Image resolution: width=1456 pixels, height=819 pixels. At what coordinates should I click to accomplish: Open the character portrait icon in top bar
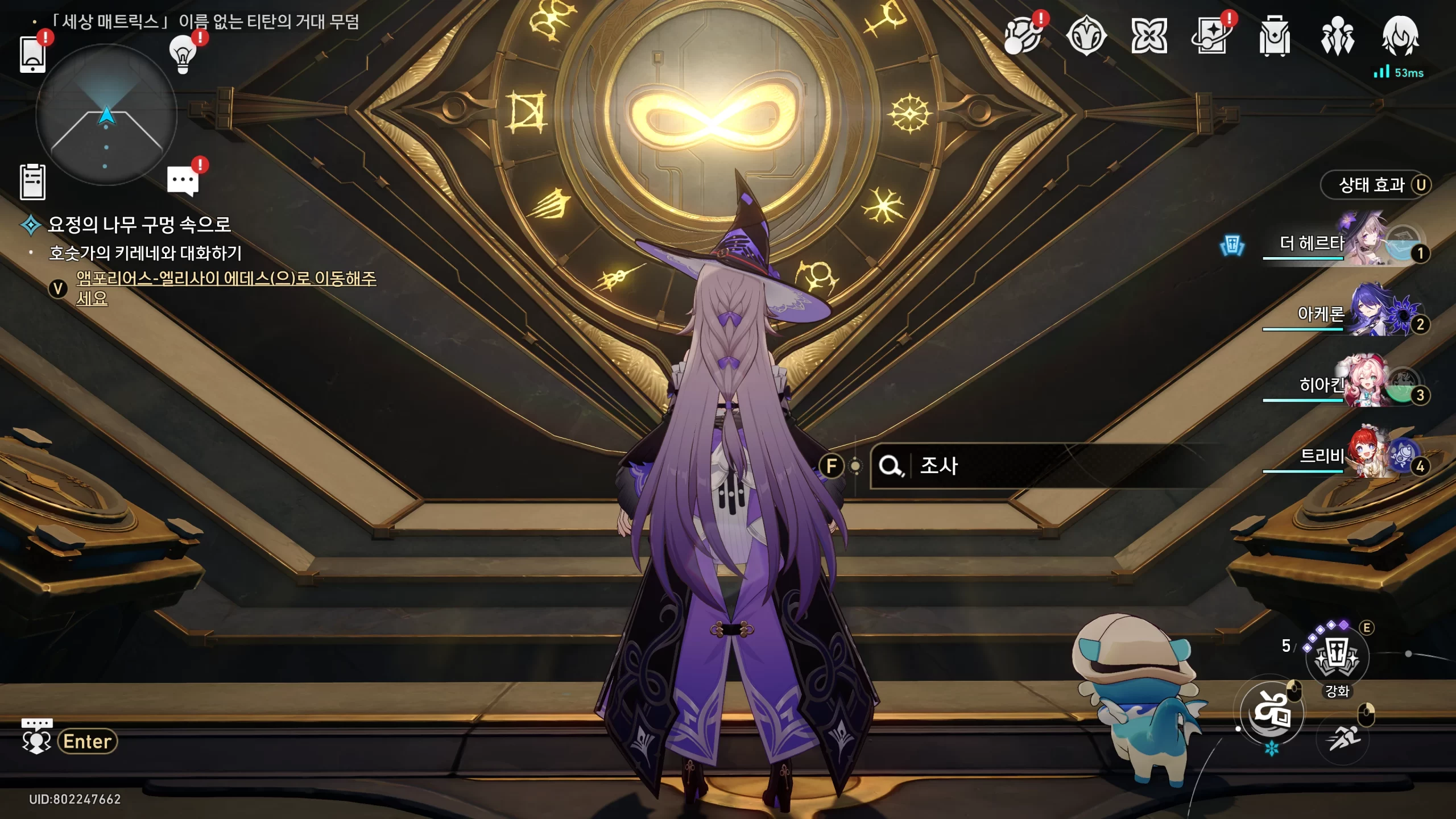1400,35
